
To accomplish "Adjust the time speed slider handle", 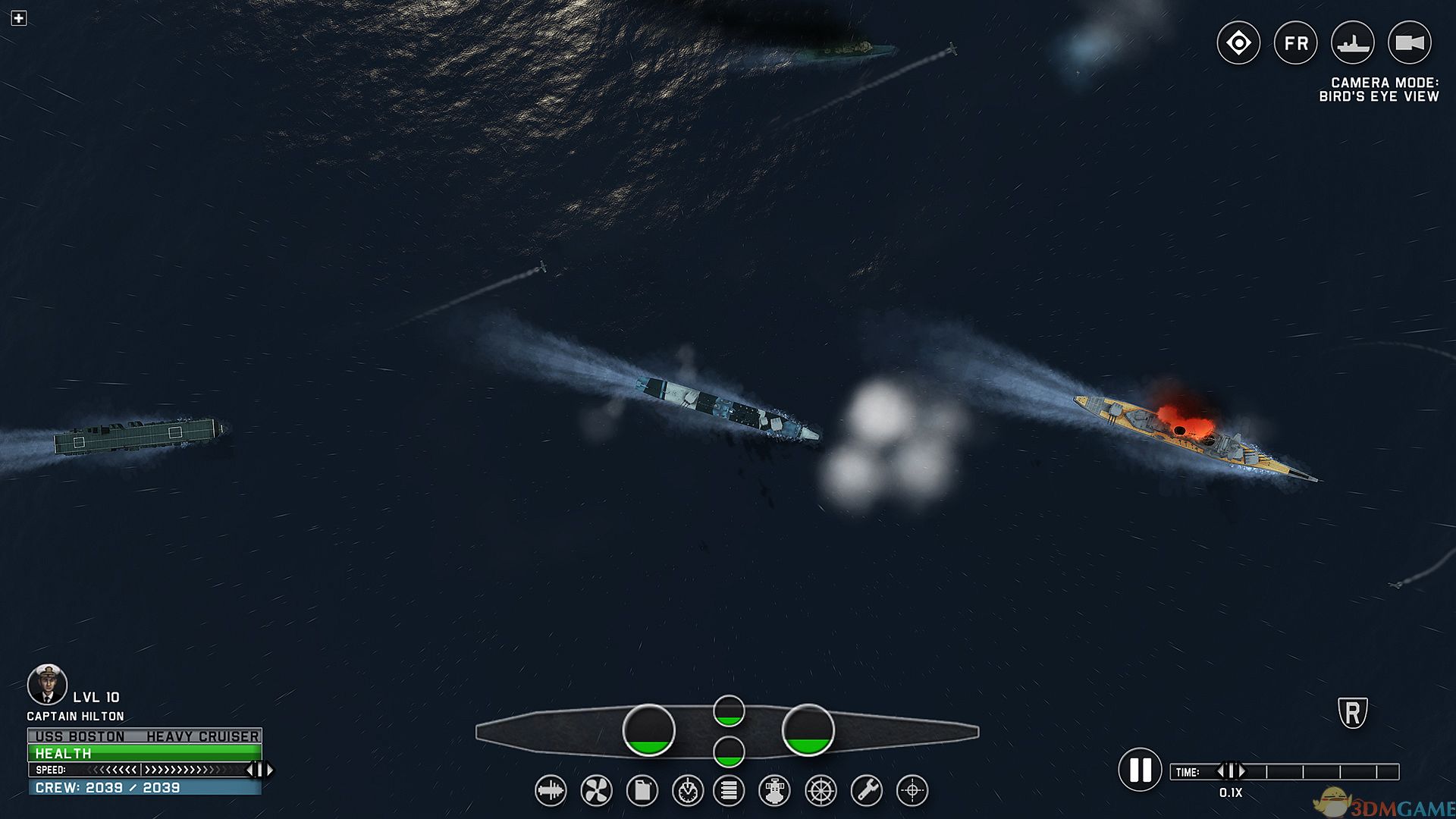I will 1231,771.
